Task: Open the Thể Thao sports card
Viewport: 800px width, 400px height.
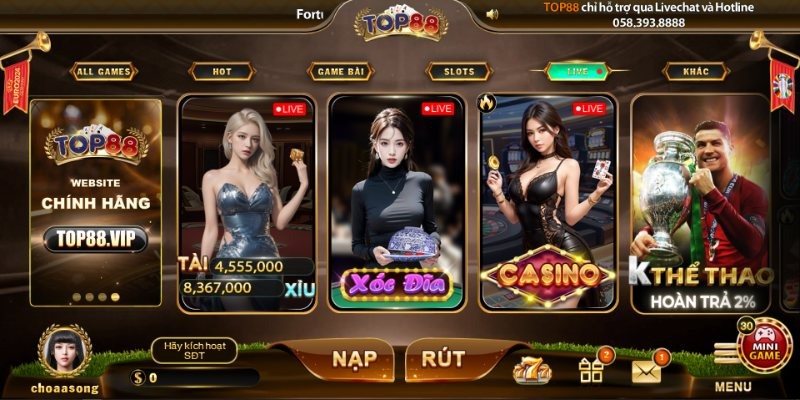Action: pos(699,200)
